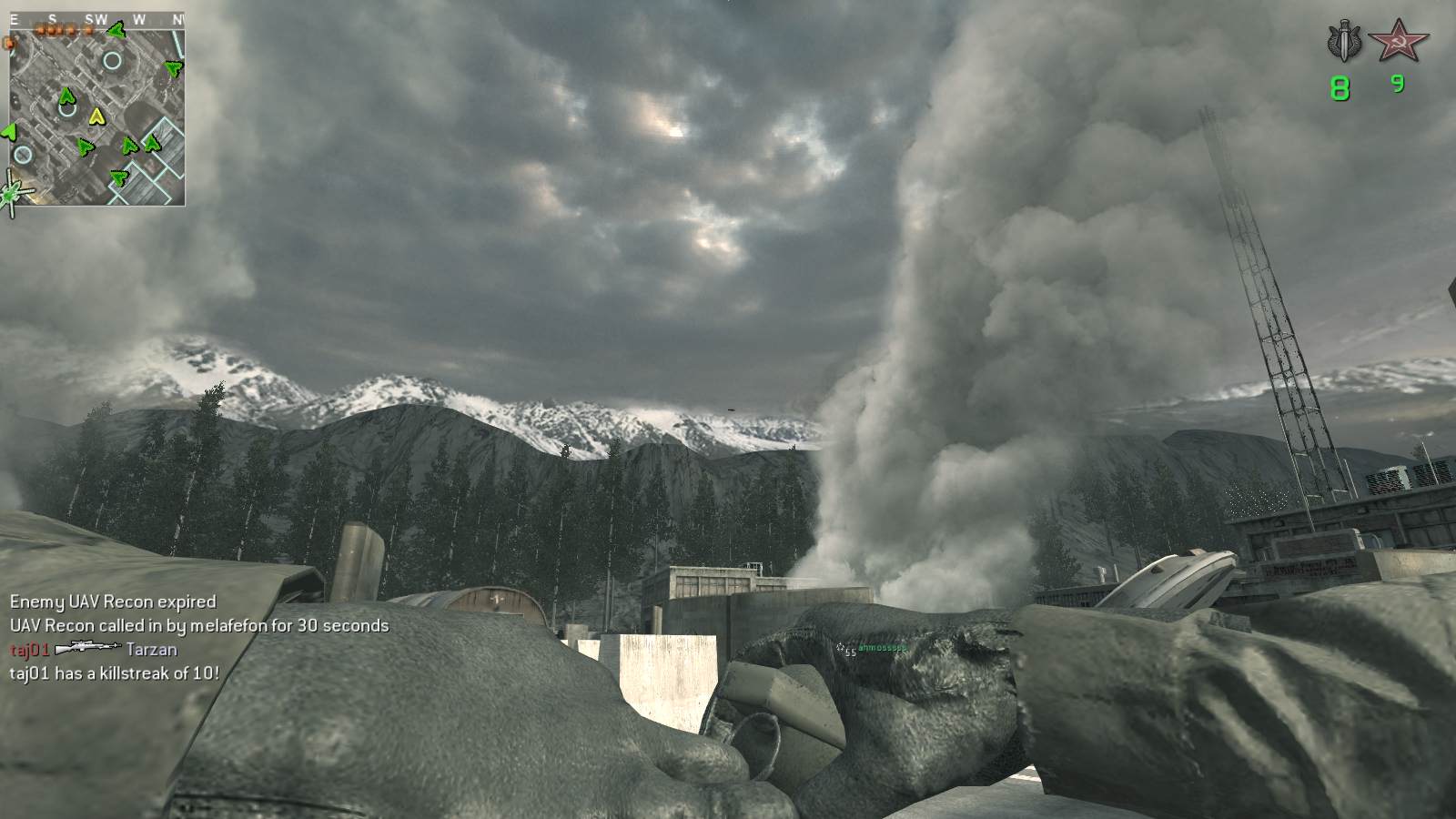Click the green helicopter icon by the minimap
The height and width of the screenshot is (819, 1456).
(15, 193)
